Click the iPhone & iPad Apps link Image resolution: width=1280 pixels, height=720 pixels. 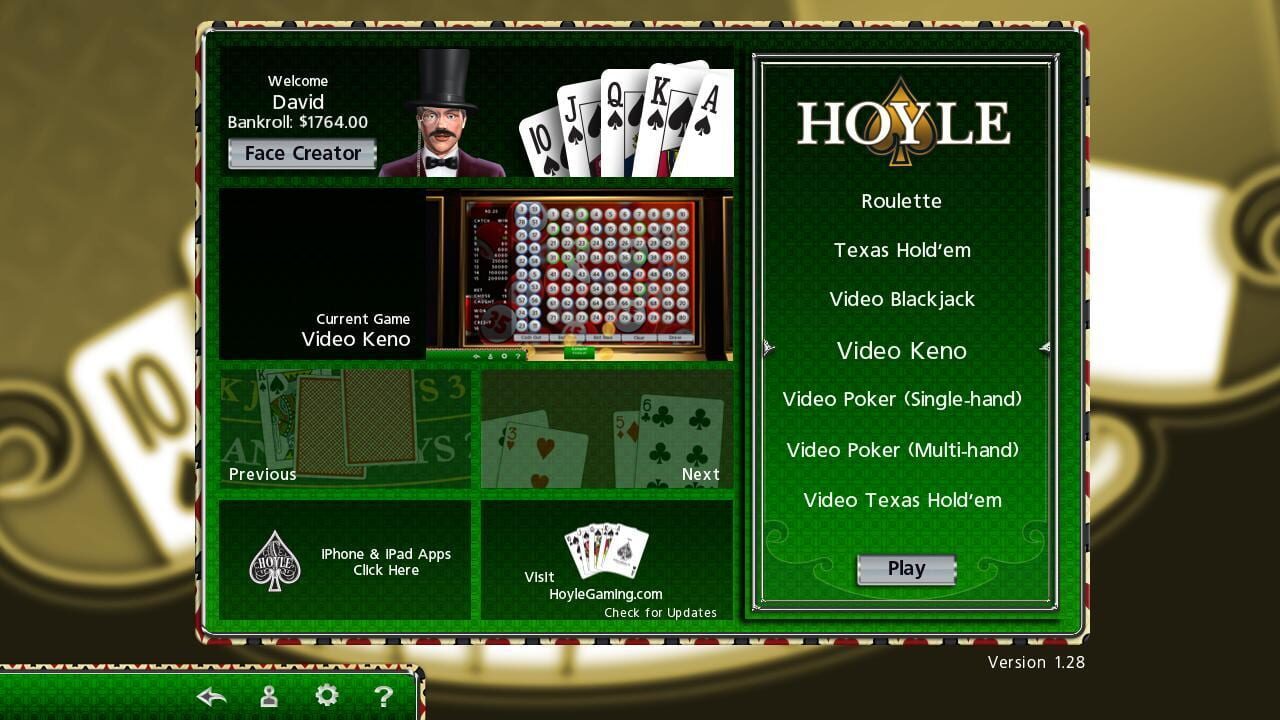coord(386,561)
